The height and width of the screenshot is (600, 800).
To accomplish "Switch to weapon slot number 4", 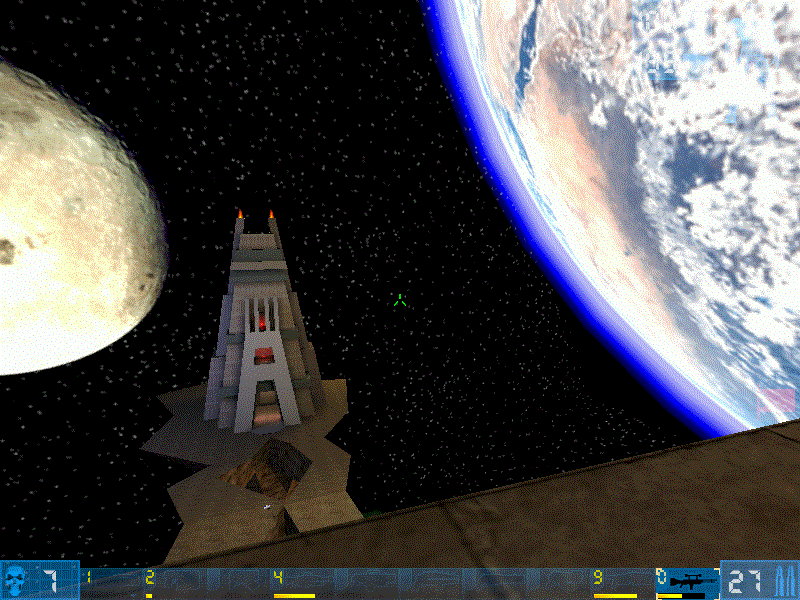I will point(279,578).
